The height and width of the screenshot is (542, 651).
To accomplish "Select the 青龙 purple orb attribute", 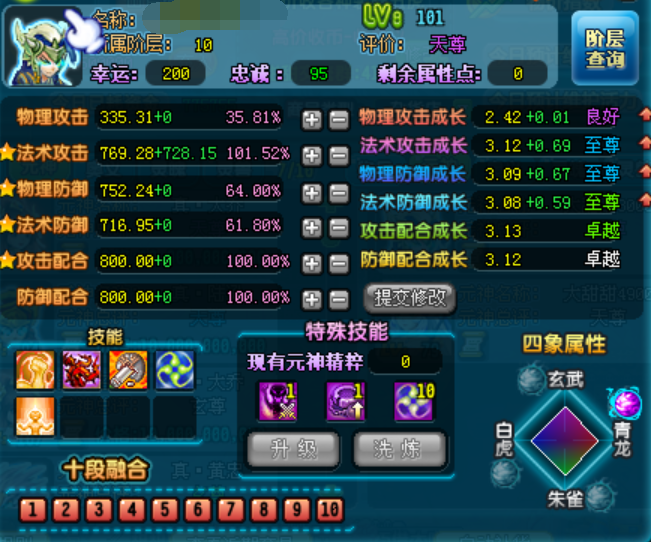I will point(626,403).
